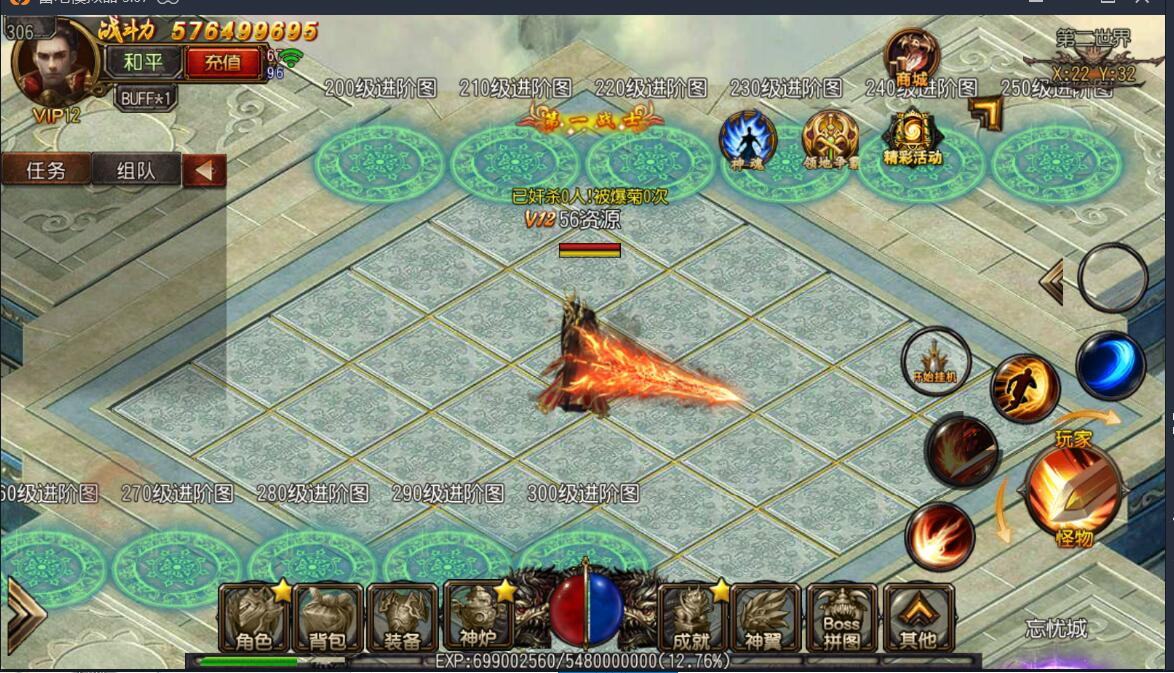The image size is (1174, 673).
Task: Collapse the quest panel with the red arrow
Action: tap(205, 170)
